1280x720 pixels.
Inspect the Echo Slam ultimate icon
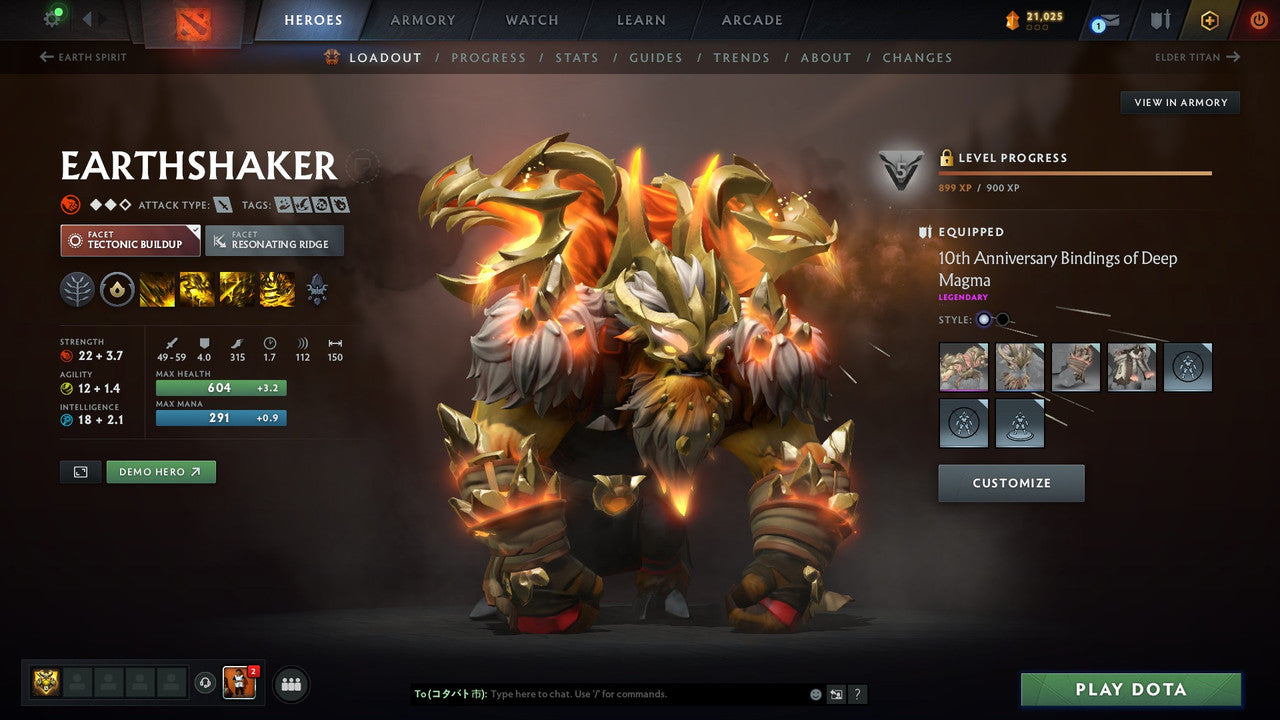(x=277, y=290)
